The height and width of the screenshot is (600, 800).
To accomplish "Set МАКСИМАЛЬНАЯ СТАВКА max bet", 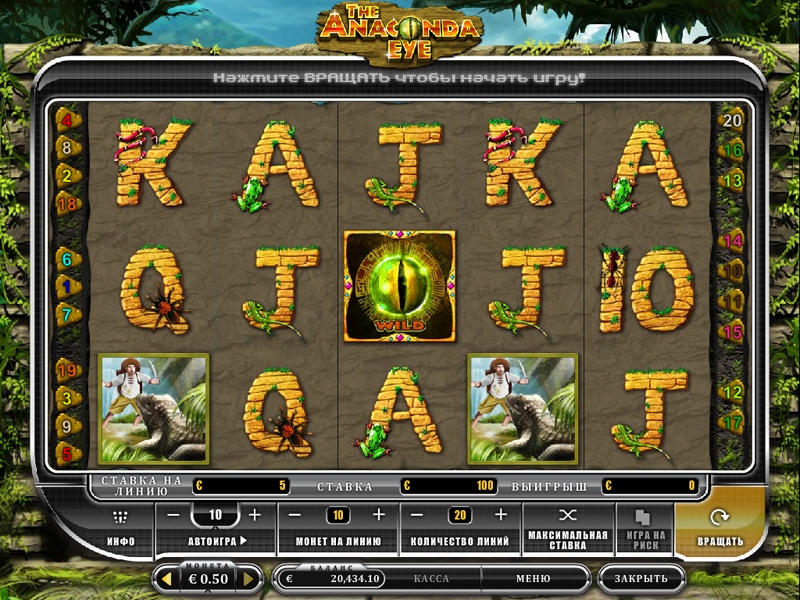I will 568,528.
